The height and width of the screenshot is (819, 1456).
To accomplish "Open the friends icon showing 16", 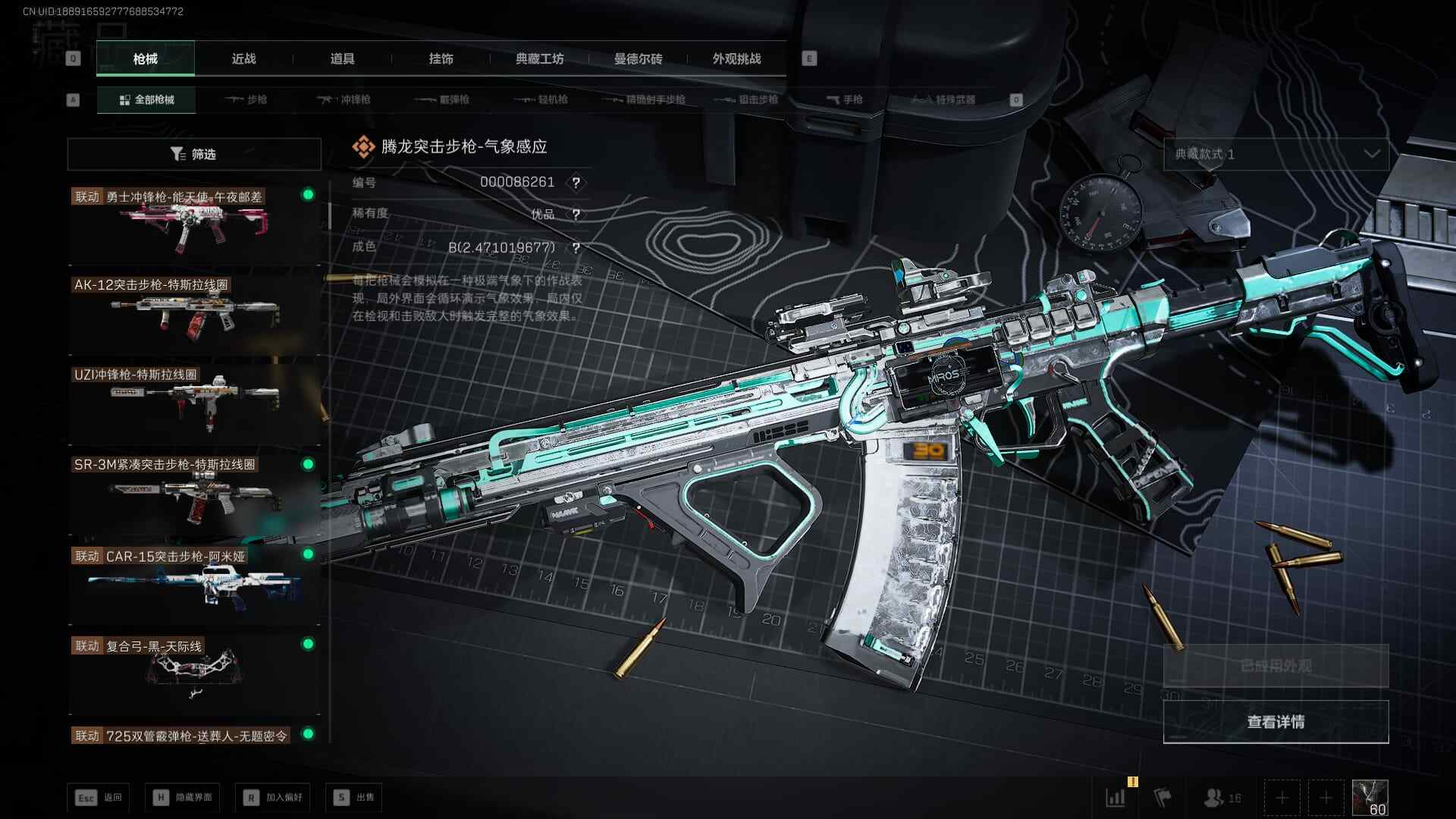I will 1222,798.
